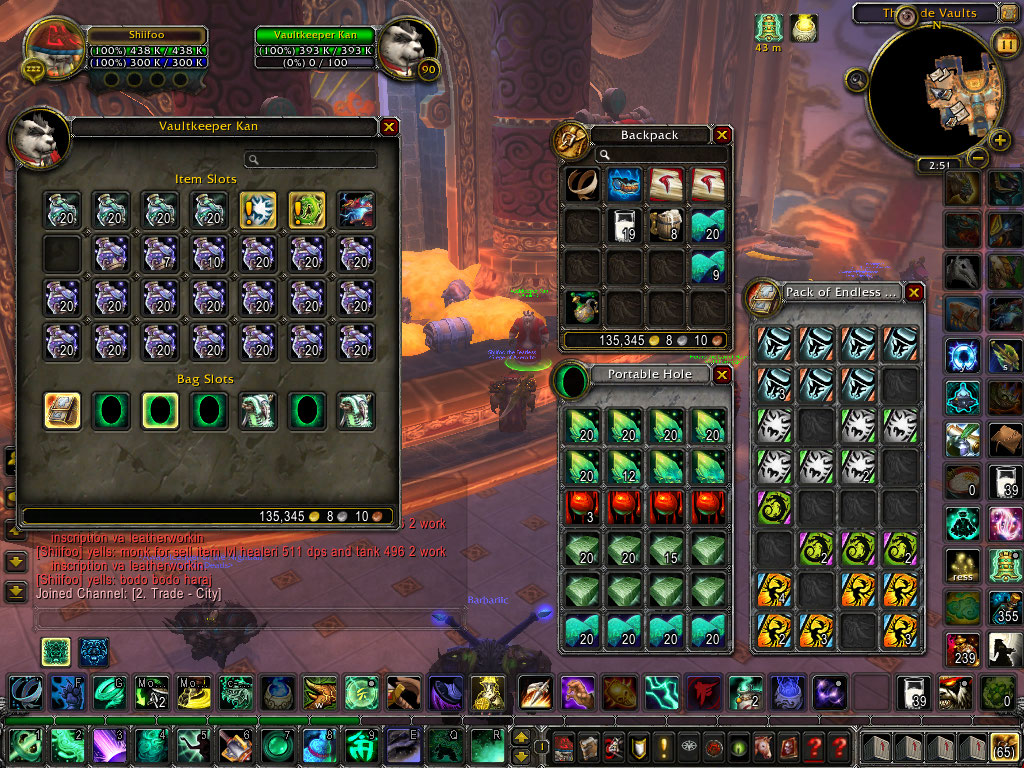Choose the Portable Hole stack of 12
This screenshot has width=1024, height=768.
pos(622,465)
